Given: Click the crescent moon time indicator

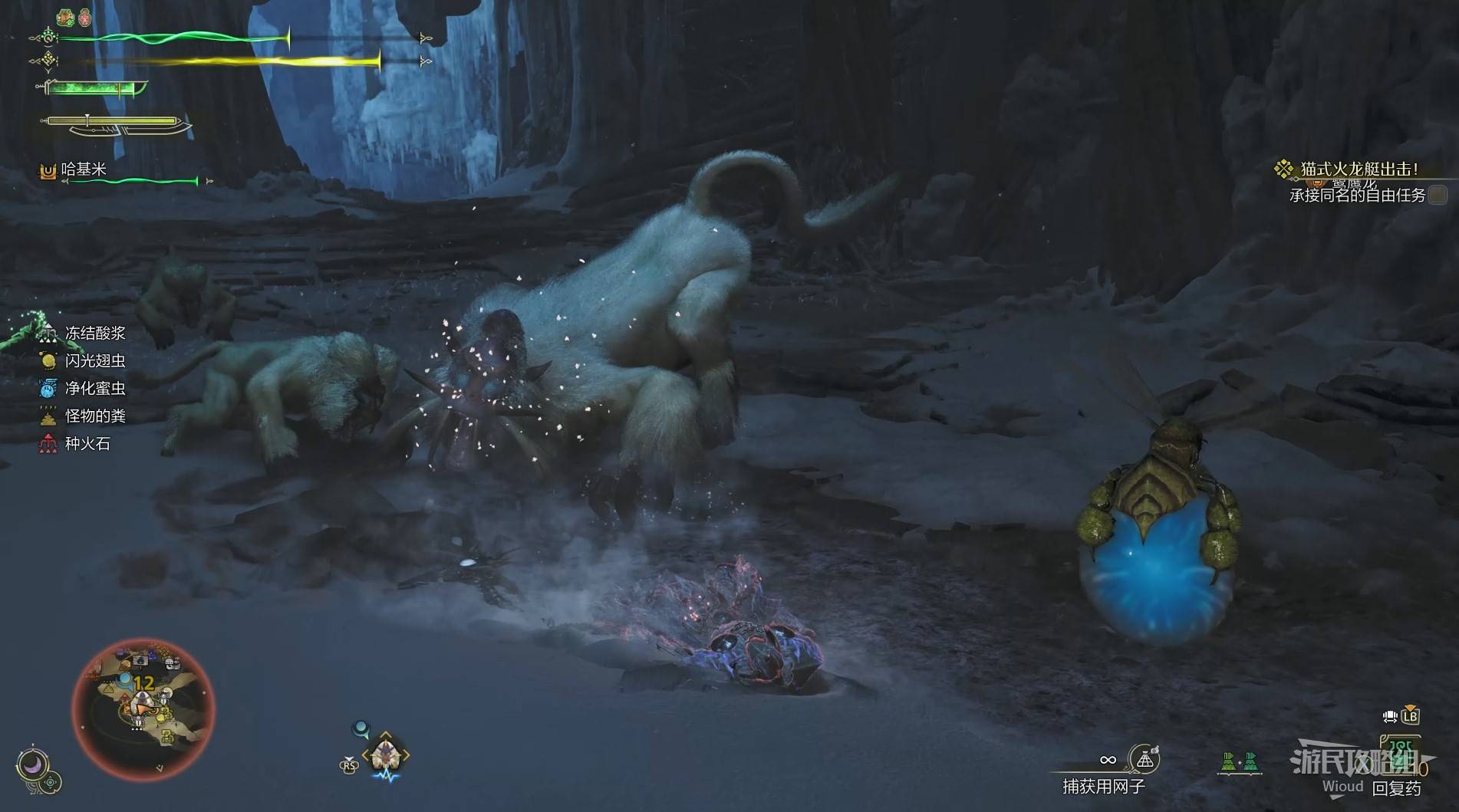Looking at the screenshot, I should tap(31, 764).
